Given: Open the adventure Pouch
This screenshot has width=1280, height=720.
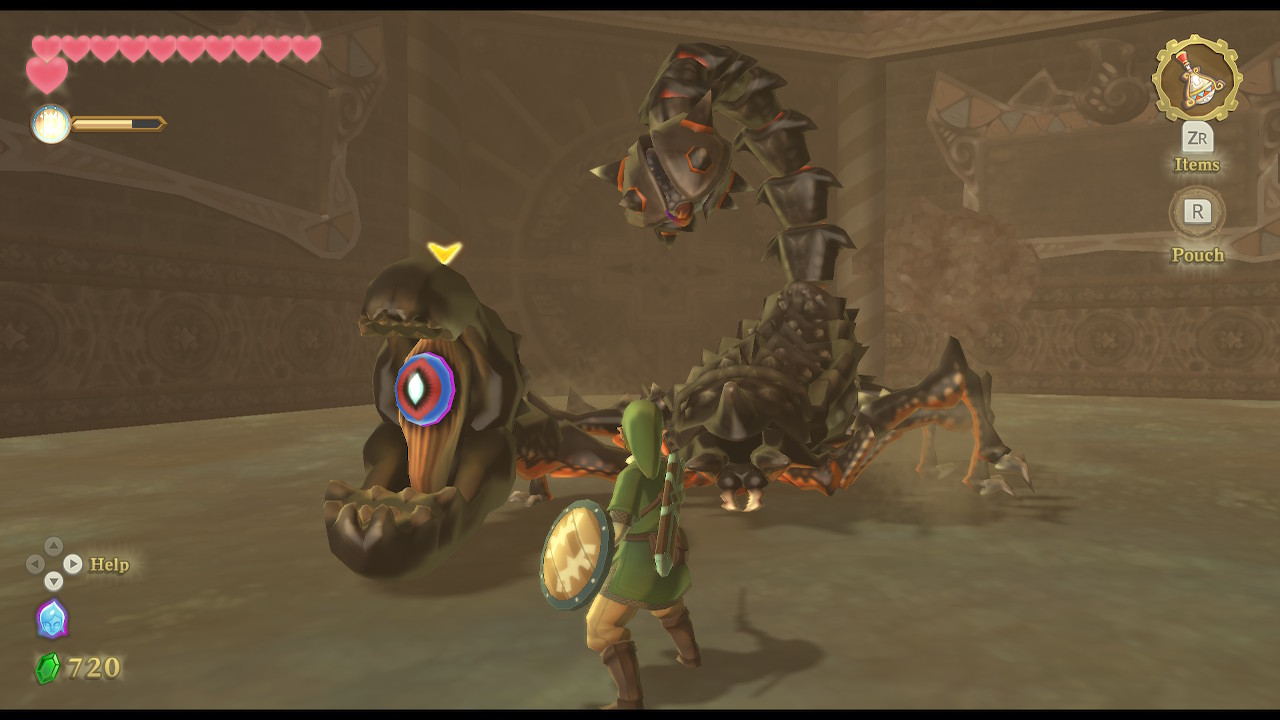Looking at the screenshot, I should pos(1197,254).
